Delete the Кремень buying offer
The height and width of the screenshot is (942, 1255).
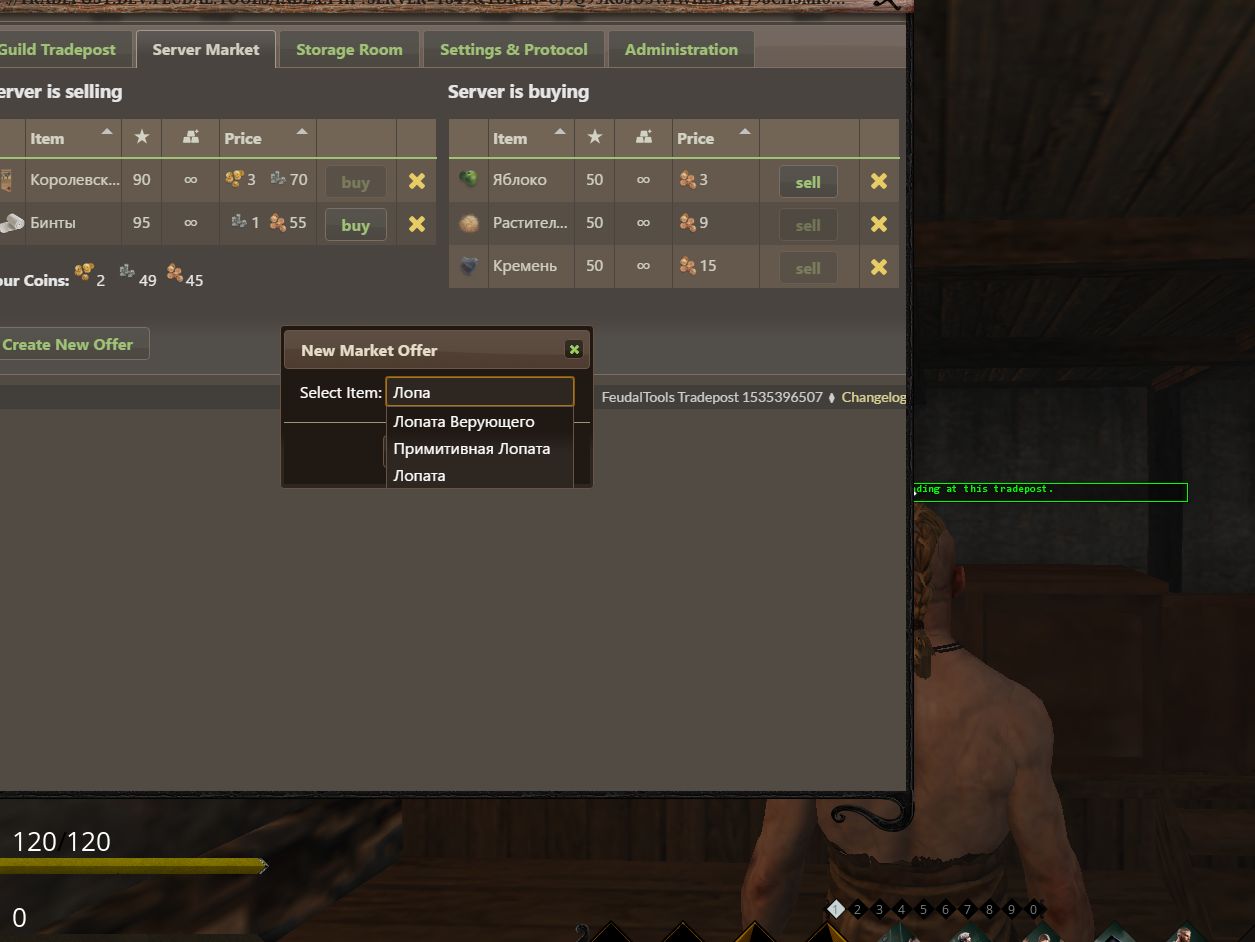click(x=878, y=267)
